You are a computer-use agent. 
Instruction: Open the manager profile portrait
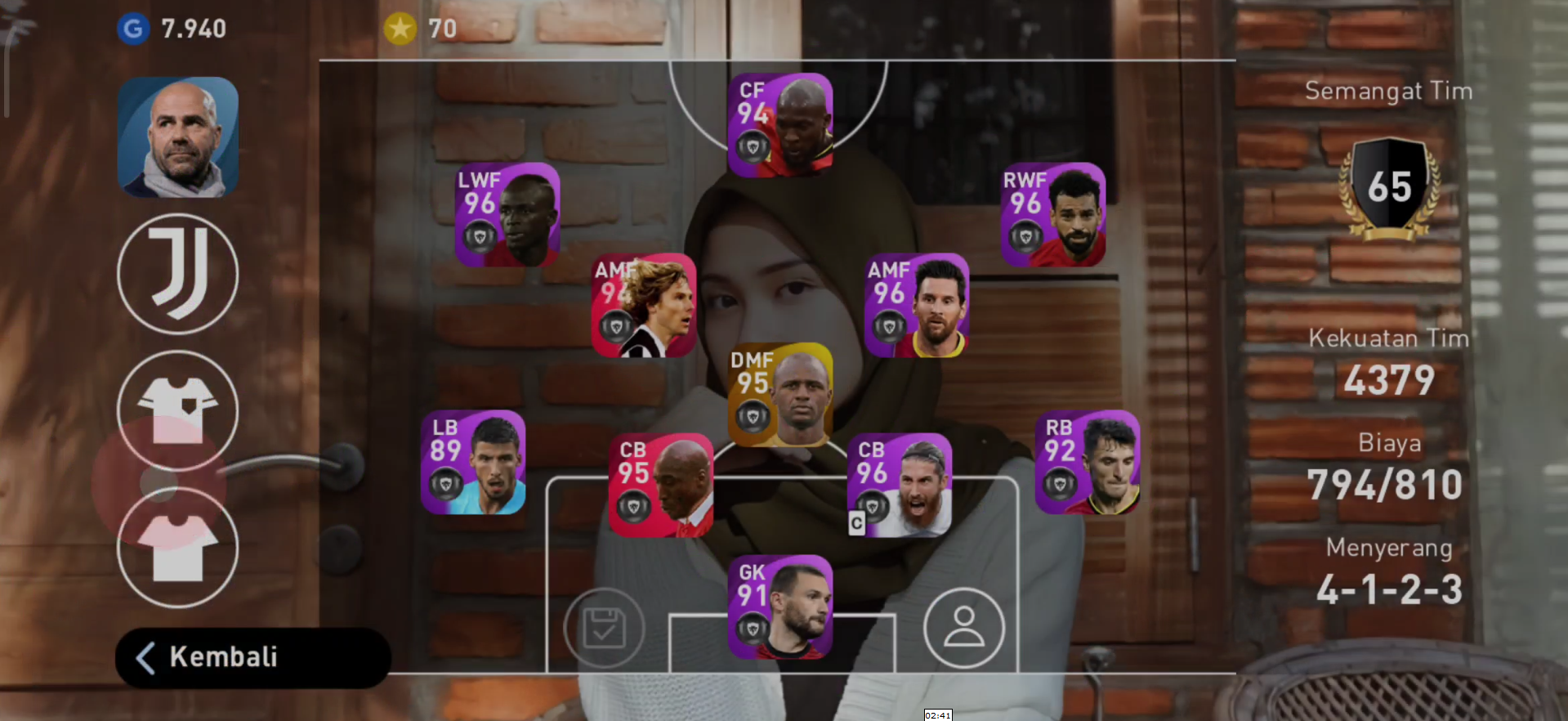[x=177, y=137]
